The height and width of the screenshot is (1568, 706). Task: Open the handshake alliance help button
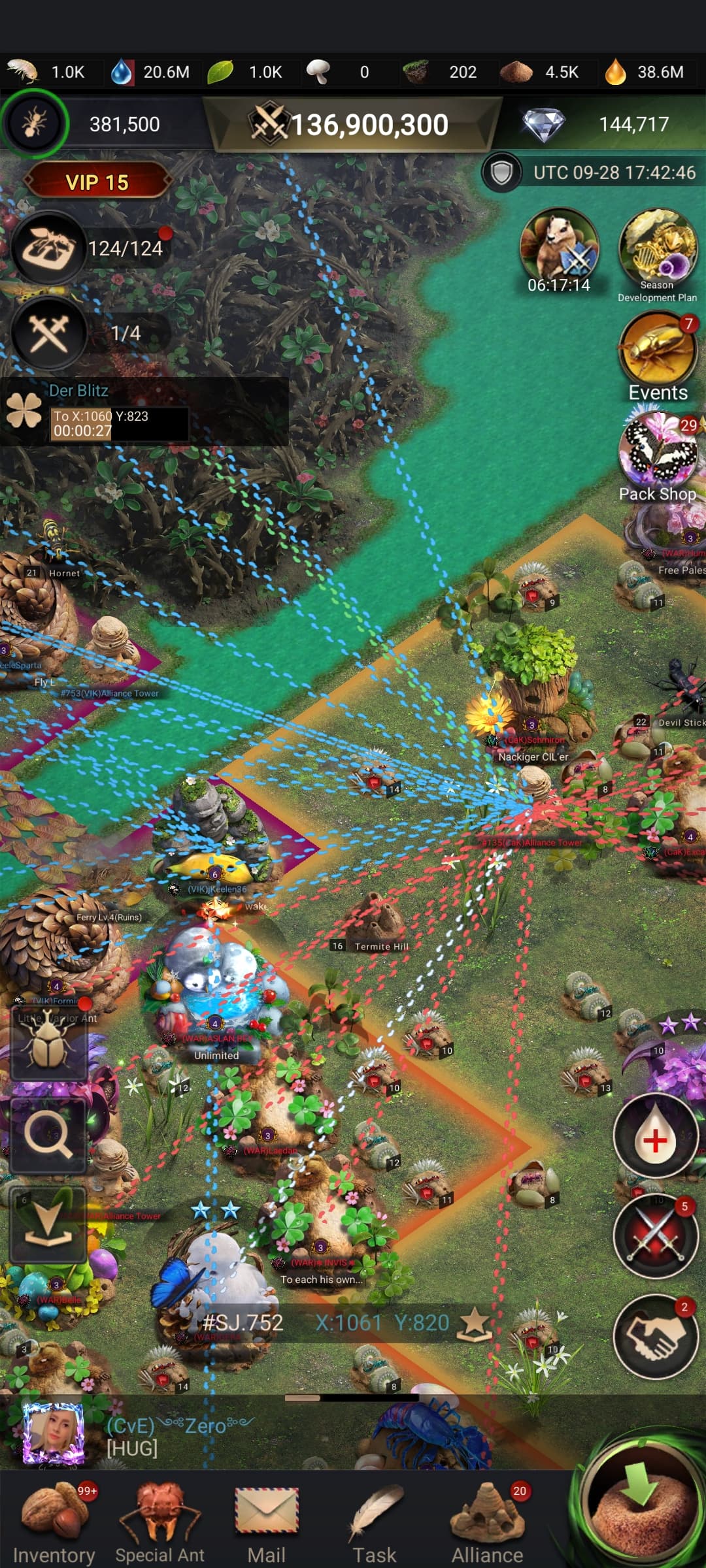pyautogui.click(x=655, y=1335)
